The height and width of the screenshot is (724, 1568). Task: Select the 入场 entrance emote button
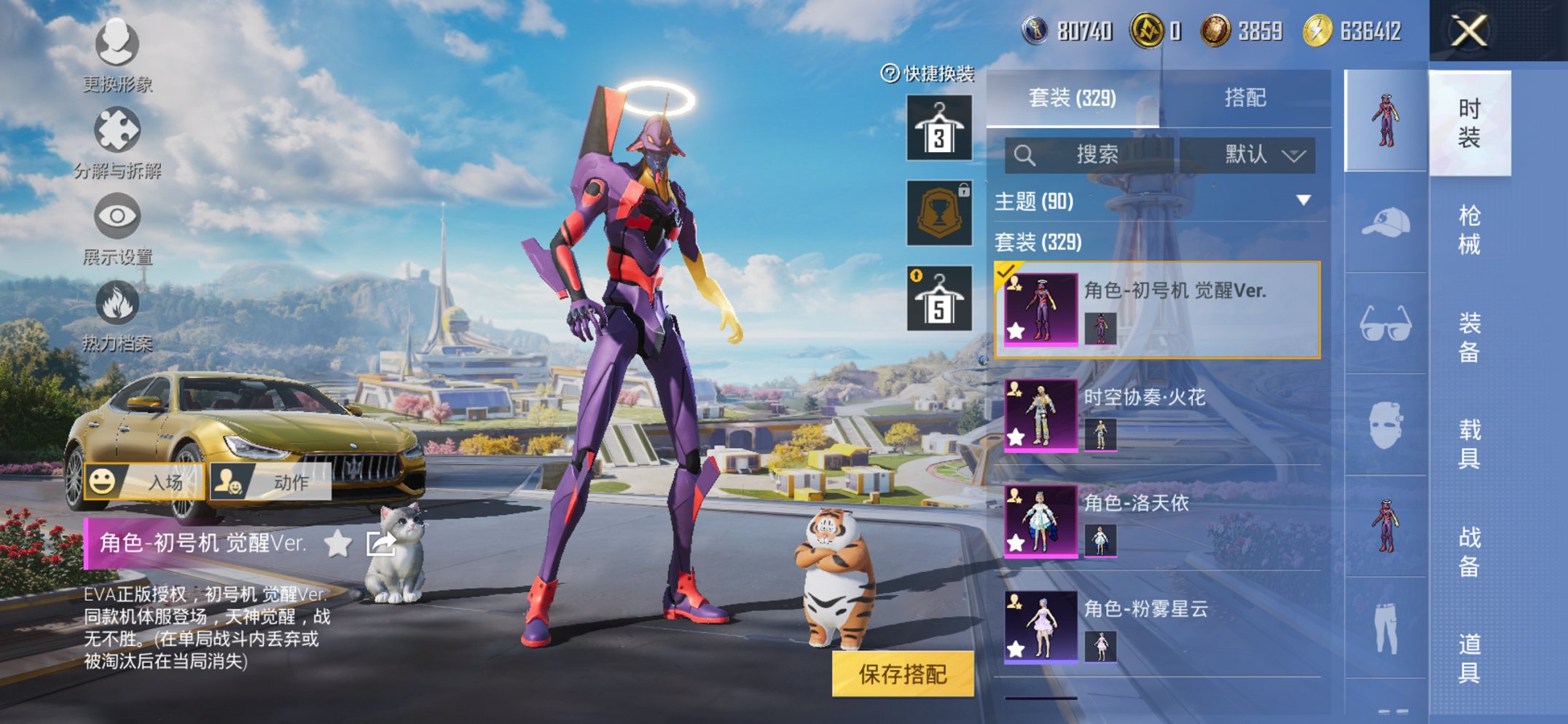[144, 481]
